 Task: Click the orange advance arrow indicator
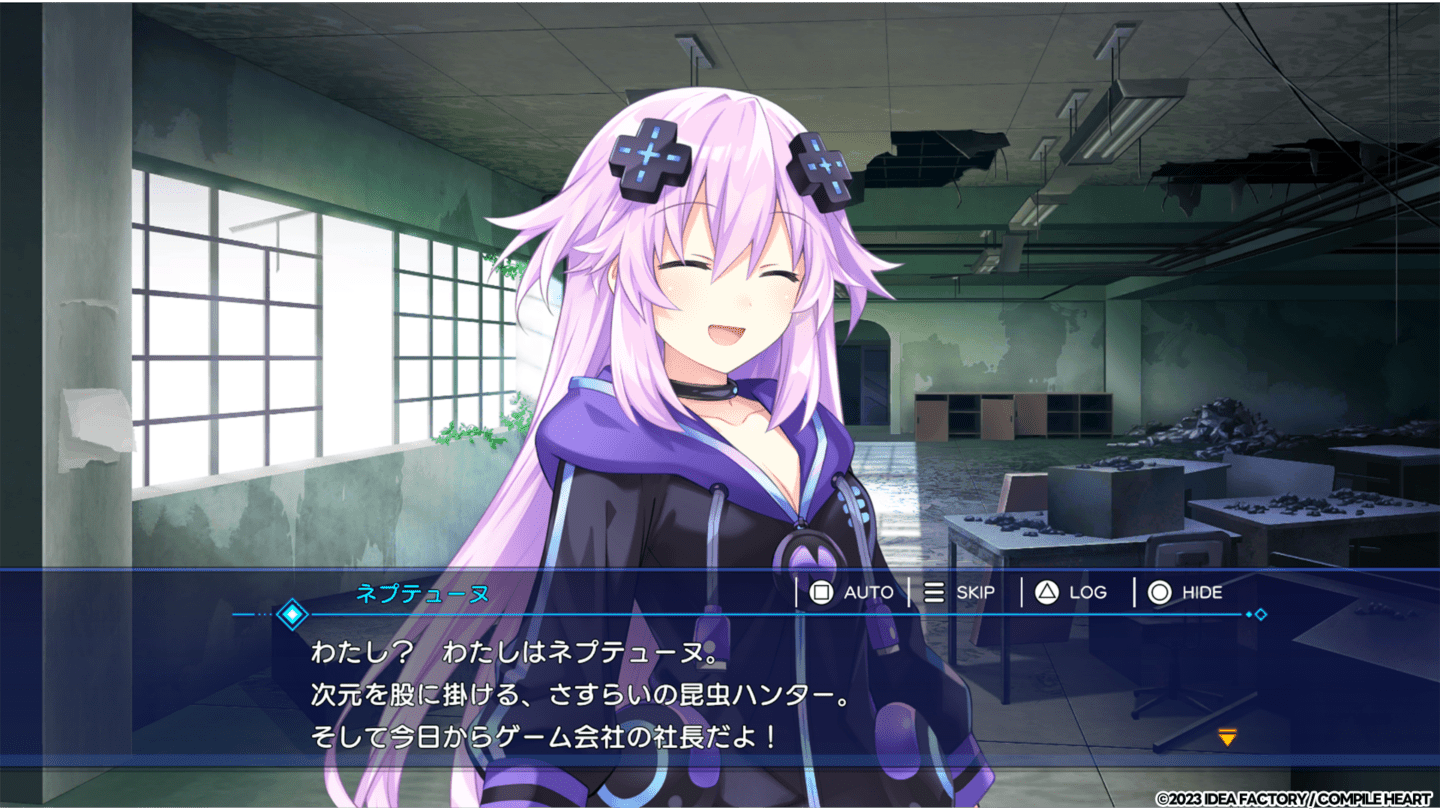click(1225, 735)
